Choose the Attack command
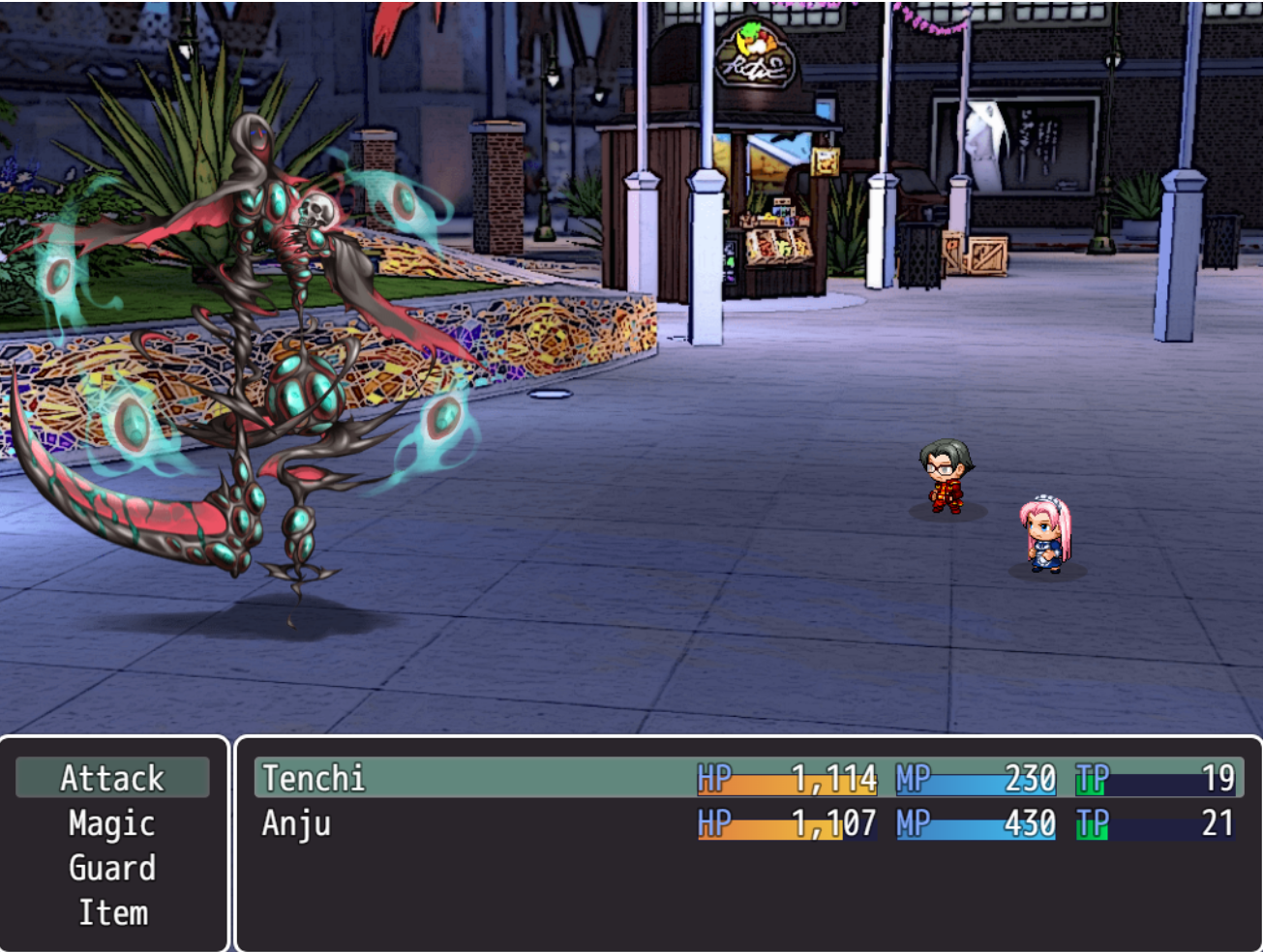This screenshot has height=952, width=1263. click(112, 778)
